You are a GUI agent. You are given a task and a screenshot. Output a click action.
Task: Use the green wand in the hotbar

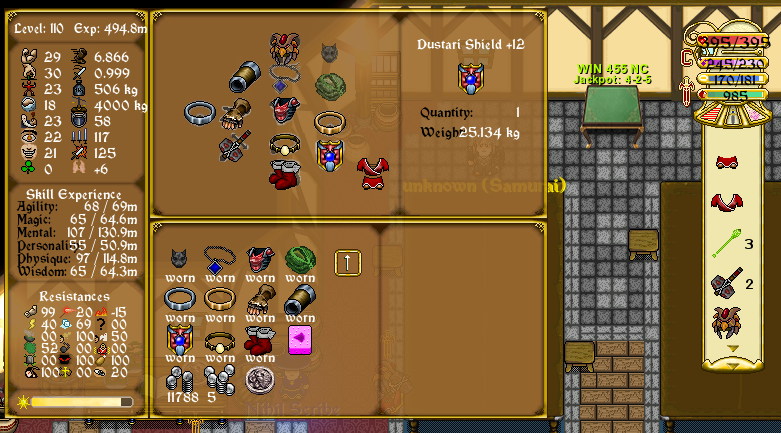(727, 243)
